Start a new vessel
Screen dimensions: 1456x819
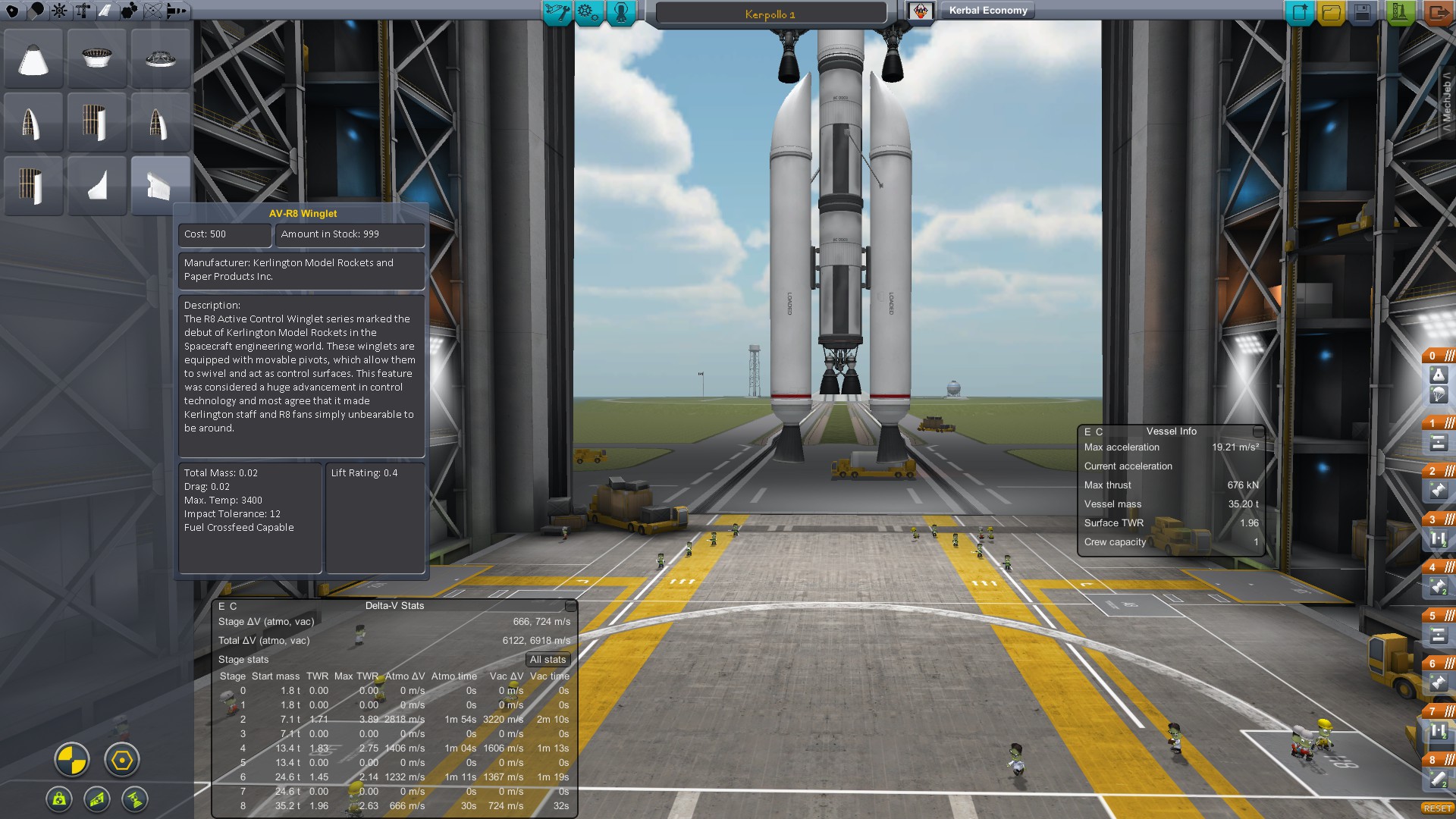1299,12
